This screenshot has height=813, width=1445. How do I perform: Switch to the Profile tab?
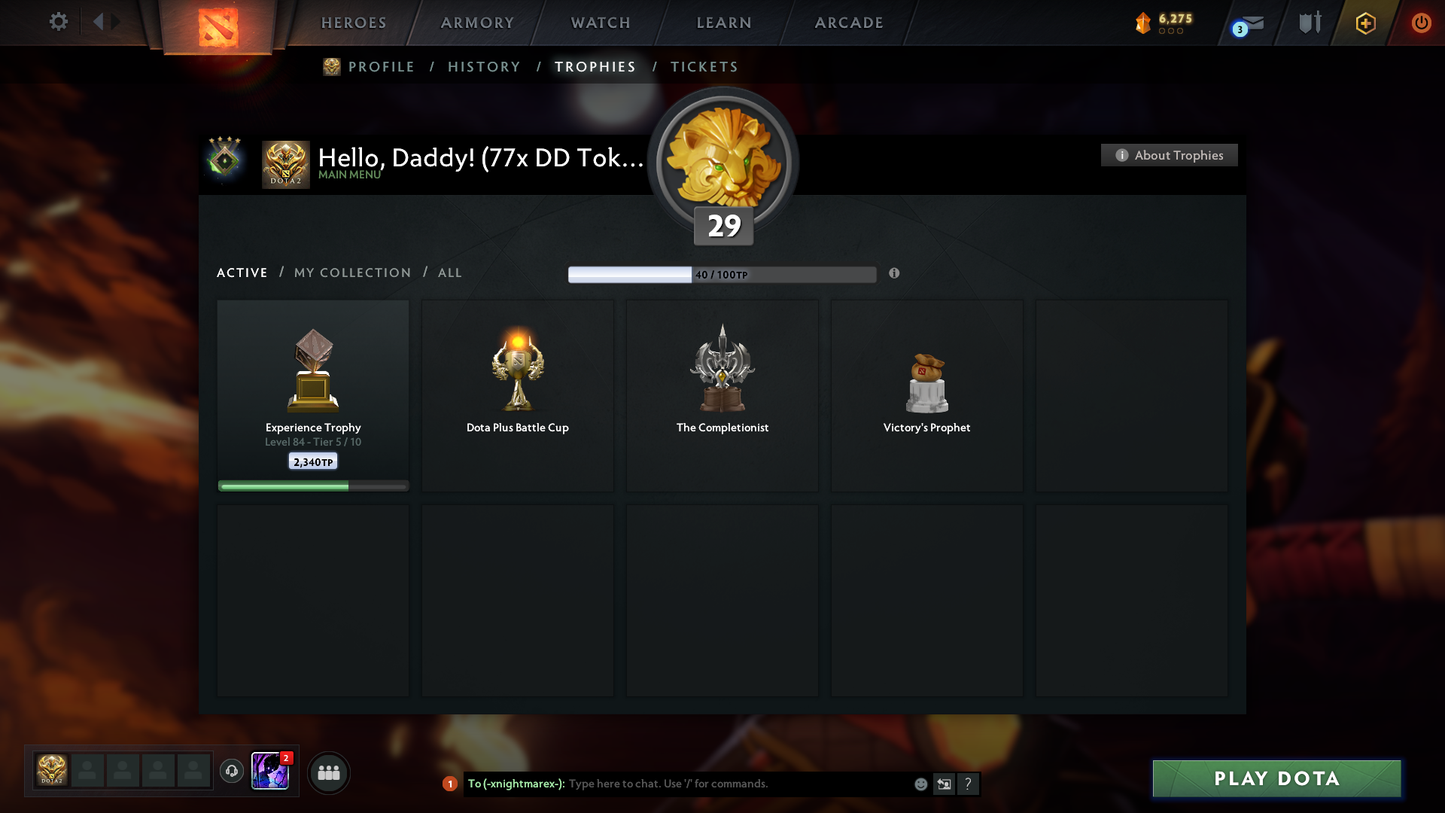tap(381, 67)
